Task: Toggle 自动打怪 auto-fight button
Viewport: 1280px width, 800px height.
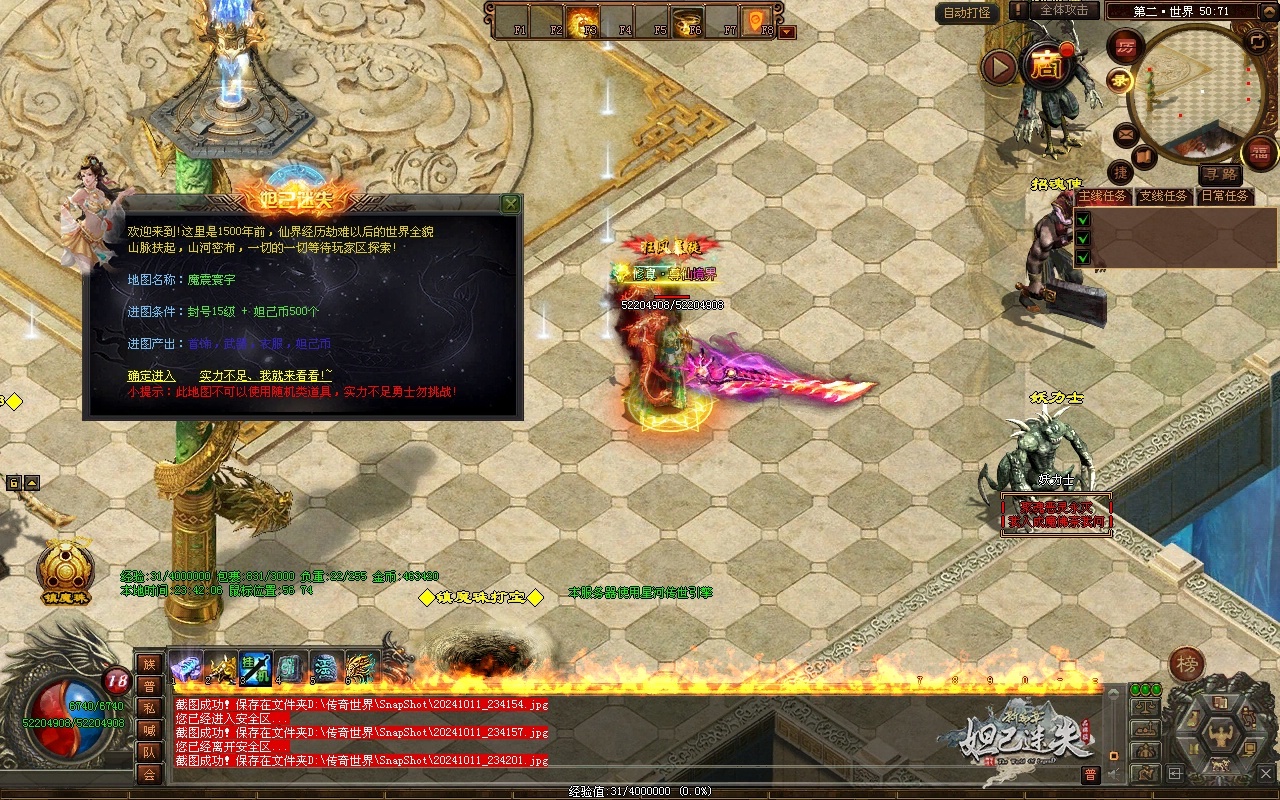Action: (967, 13)
